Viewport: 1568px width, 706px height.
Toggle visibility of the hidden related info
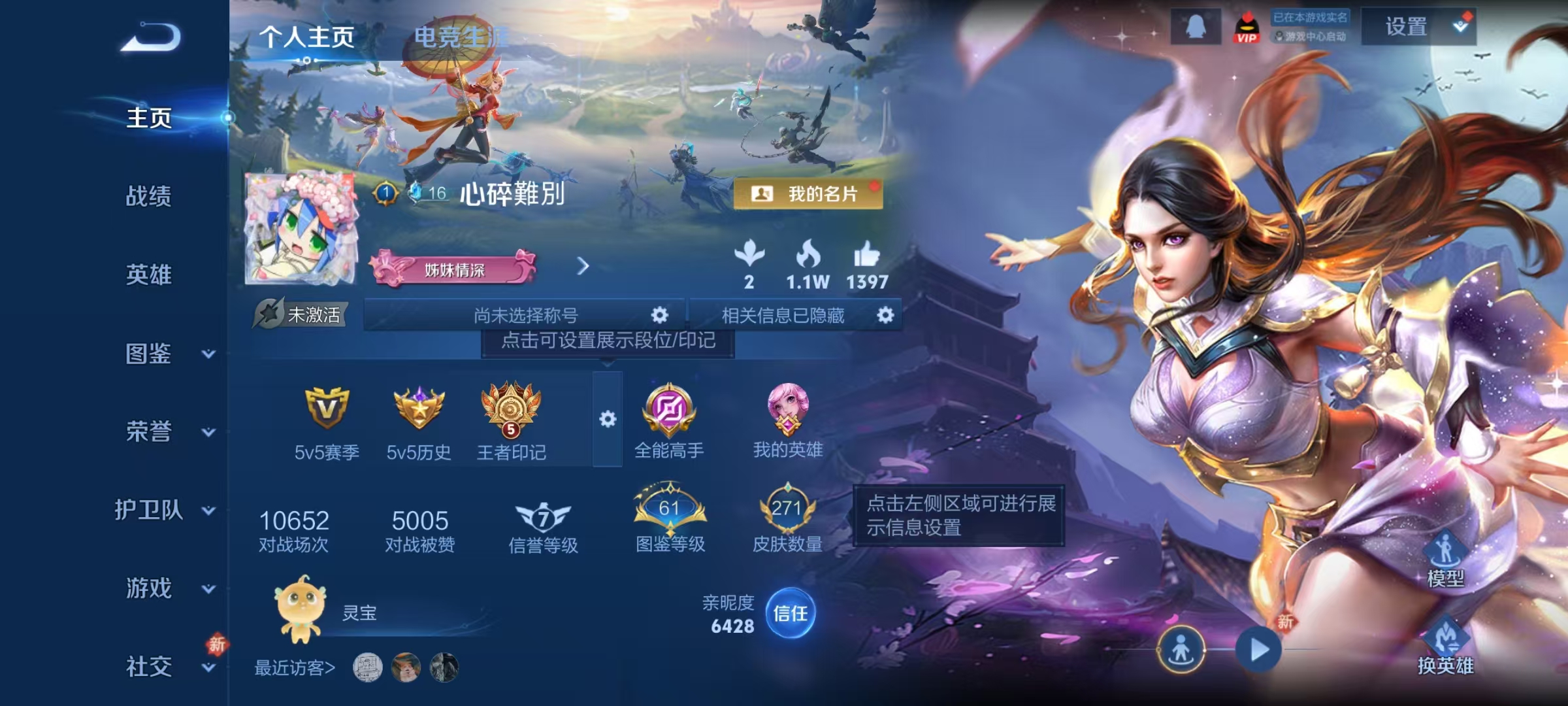pos(885,316)
